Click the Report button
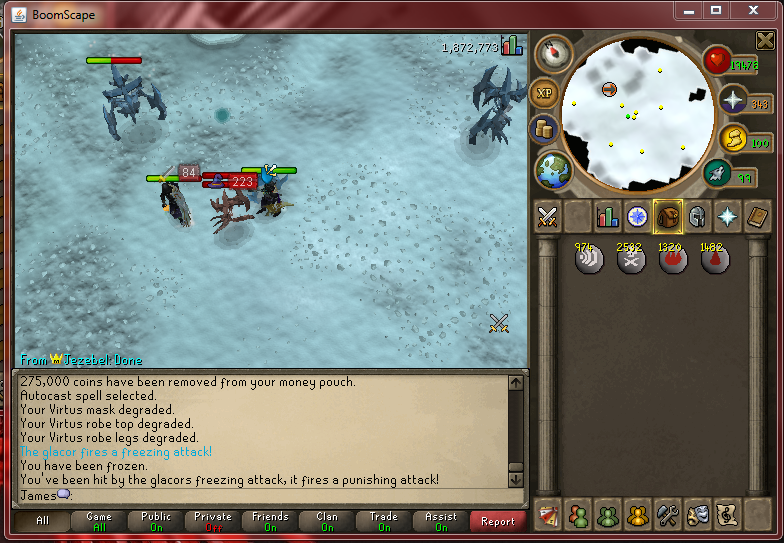This screenshot has height=543, width=784. click(497, 521)
